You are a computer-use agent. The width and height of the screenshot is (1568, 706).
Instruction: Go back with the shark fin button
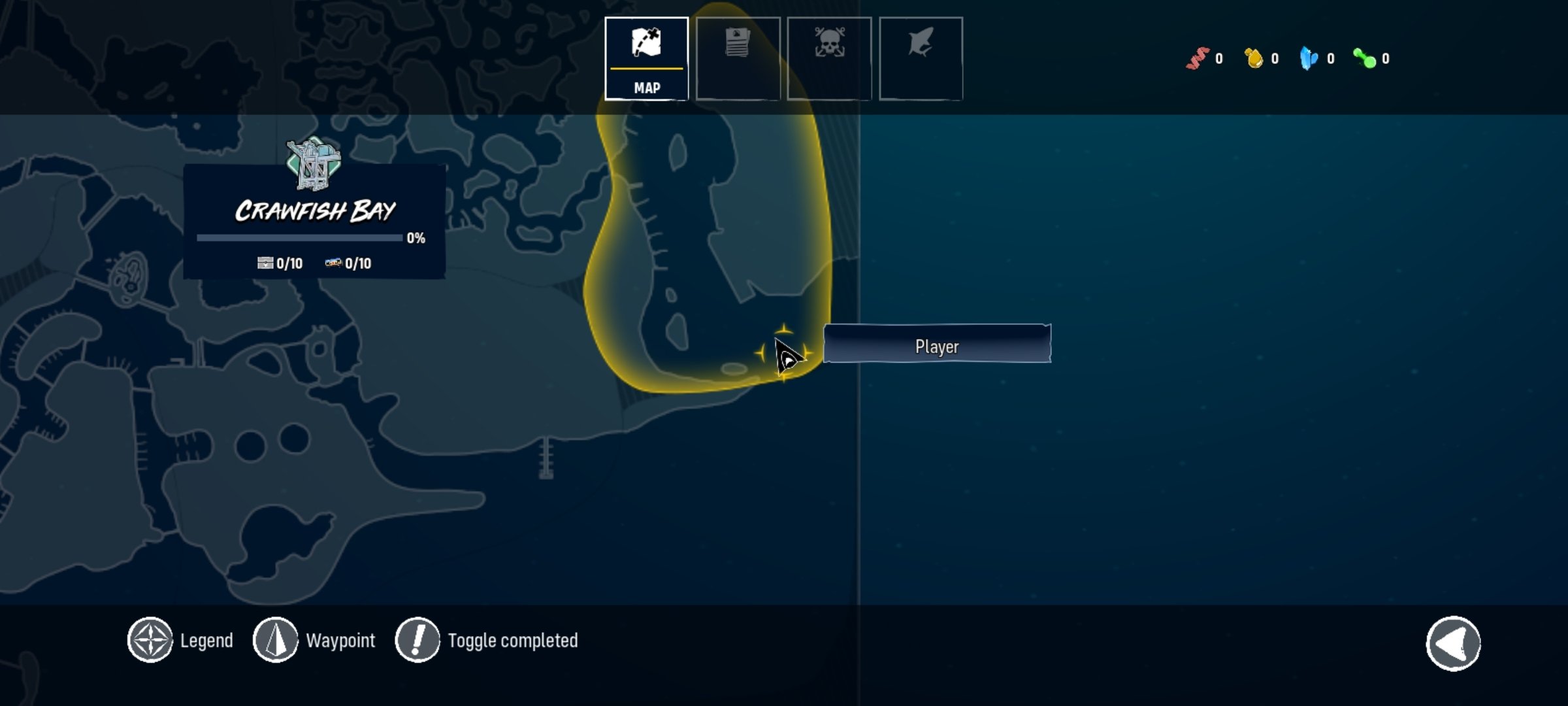tap(1453, 644)
